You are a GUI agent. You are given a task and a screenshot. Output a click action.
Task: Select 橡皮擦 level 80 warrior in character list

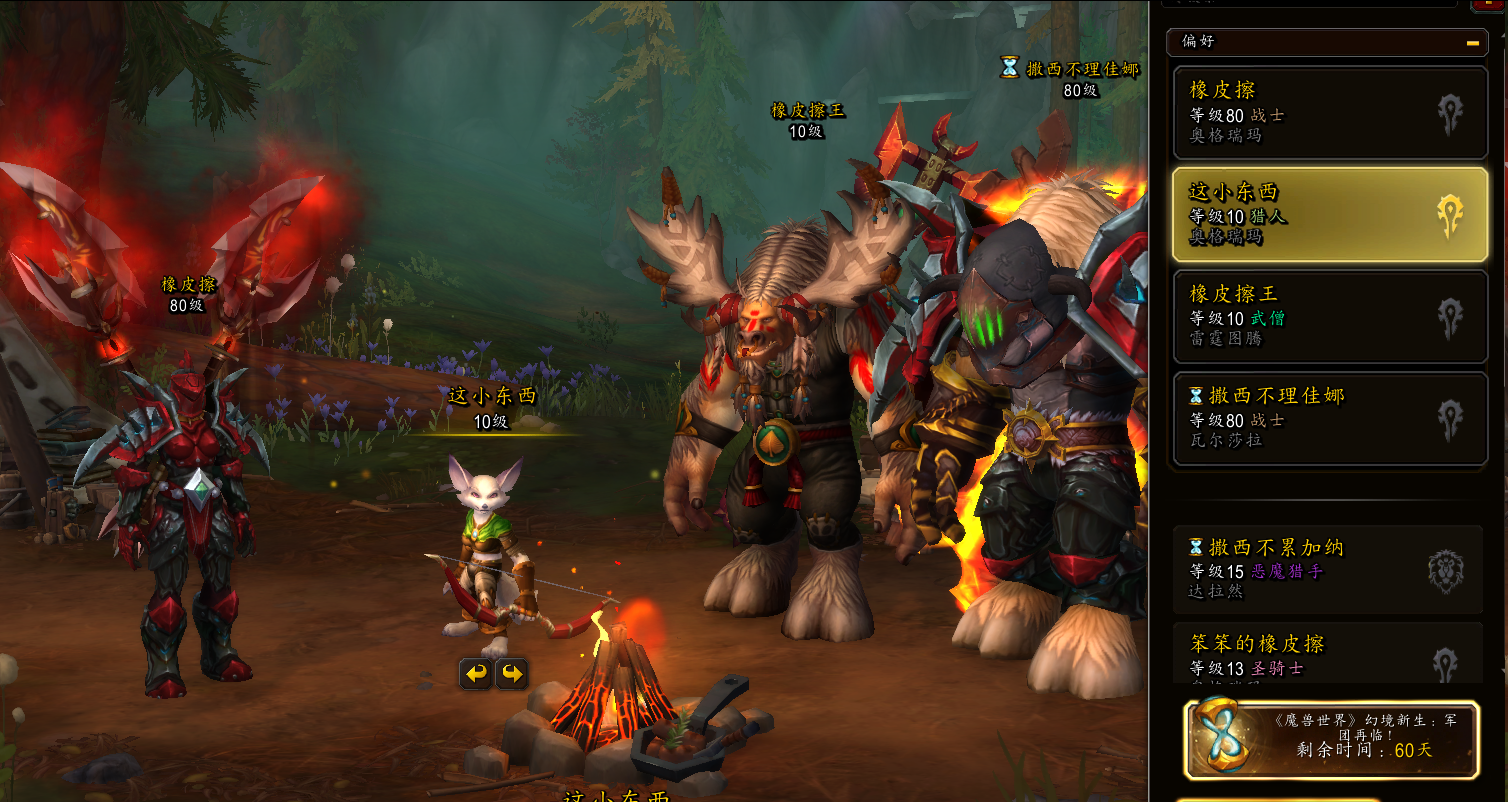click(x=1329, y=113)
